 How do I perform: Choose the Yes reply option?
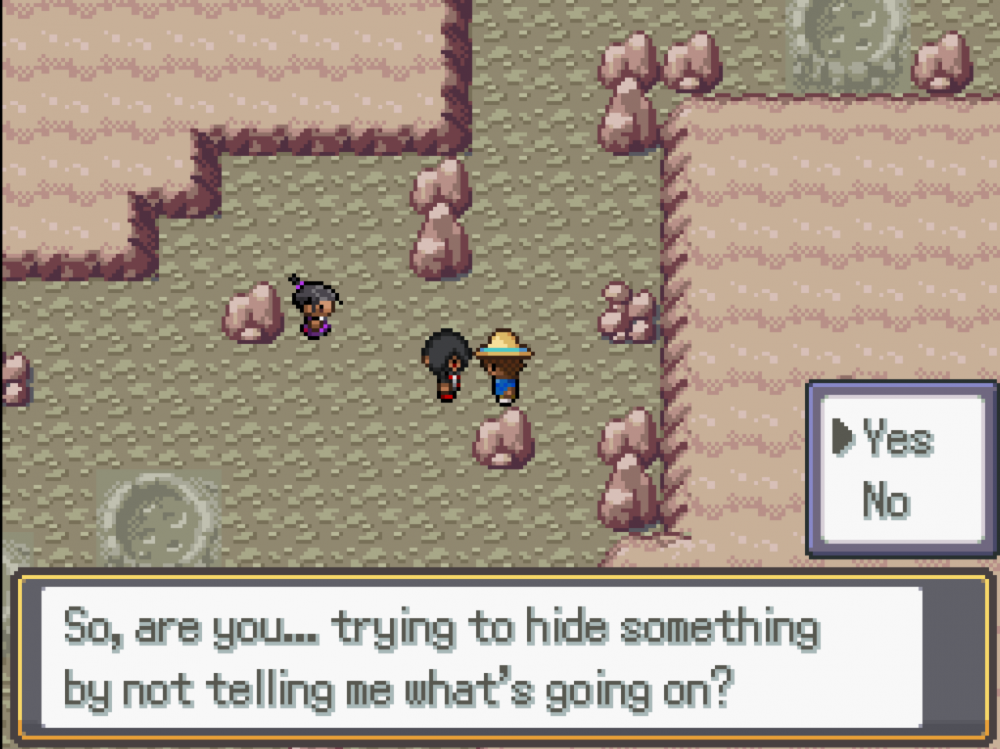tap(897, 439)
